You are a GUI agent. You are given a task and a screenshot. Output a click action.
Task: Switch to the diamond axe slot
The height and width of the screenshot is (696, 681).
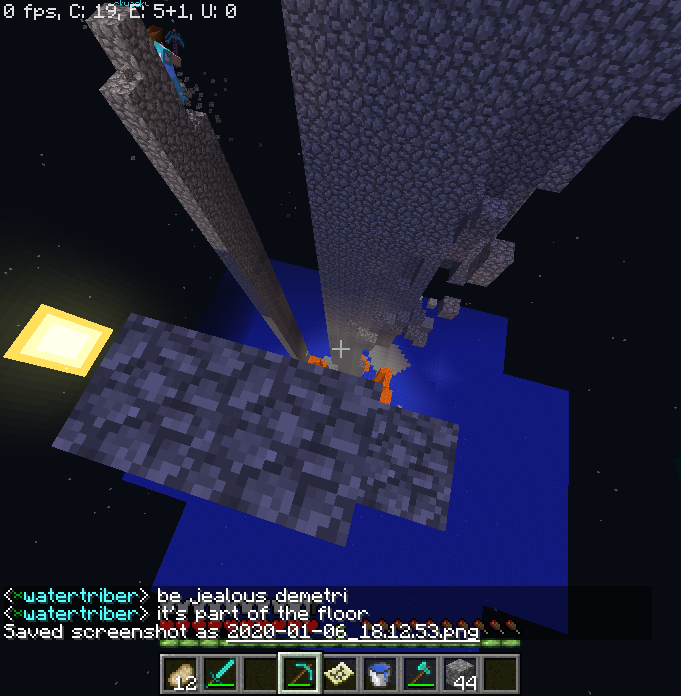pyautogui.click(x=420, y=674)
